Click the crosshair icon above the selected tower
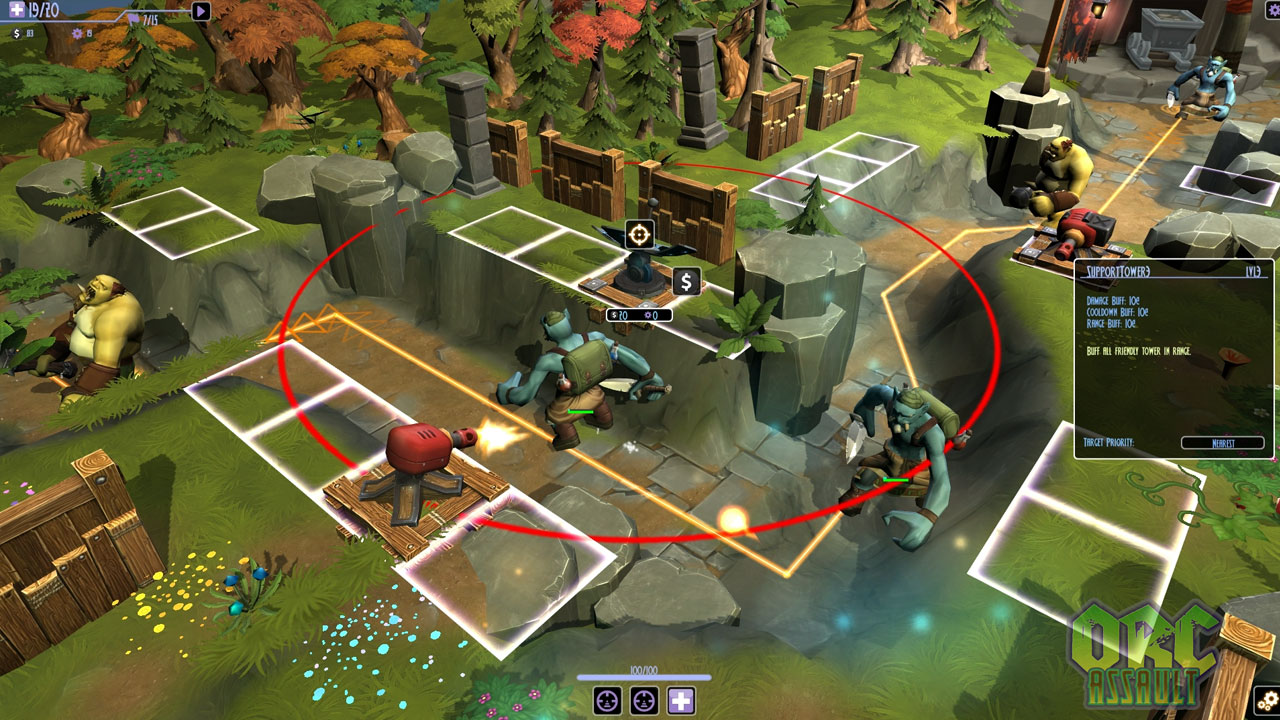Viewport: 1280px width, 720px height. tap(640, 235)
